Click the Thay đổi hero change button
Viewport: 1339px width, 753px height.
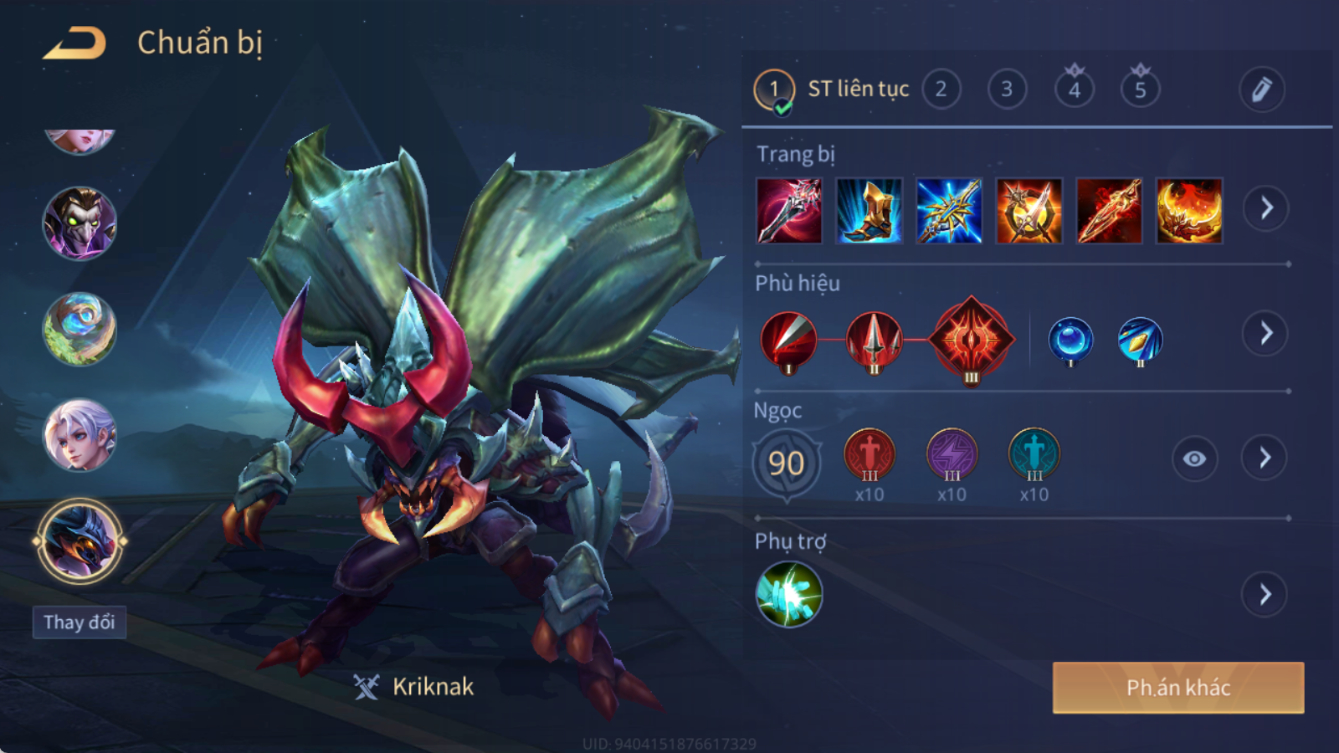point(79,622)
